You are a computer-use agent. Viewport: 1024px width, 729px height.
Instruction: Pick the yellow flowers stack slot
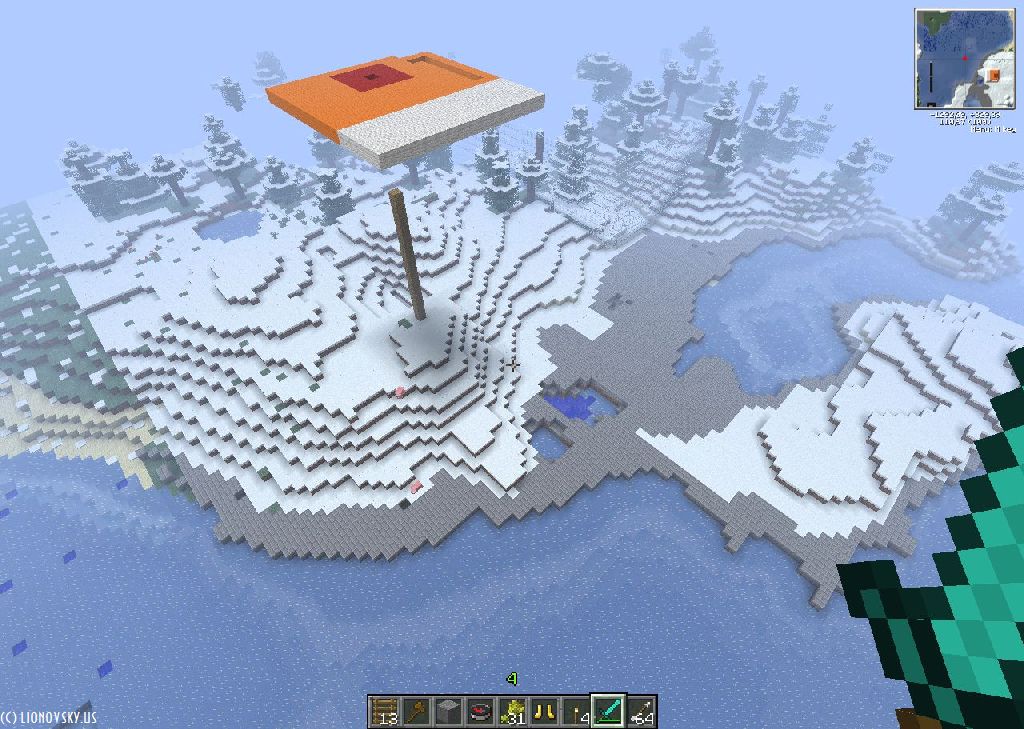(x=513, y=711)
